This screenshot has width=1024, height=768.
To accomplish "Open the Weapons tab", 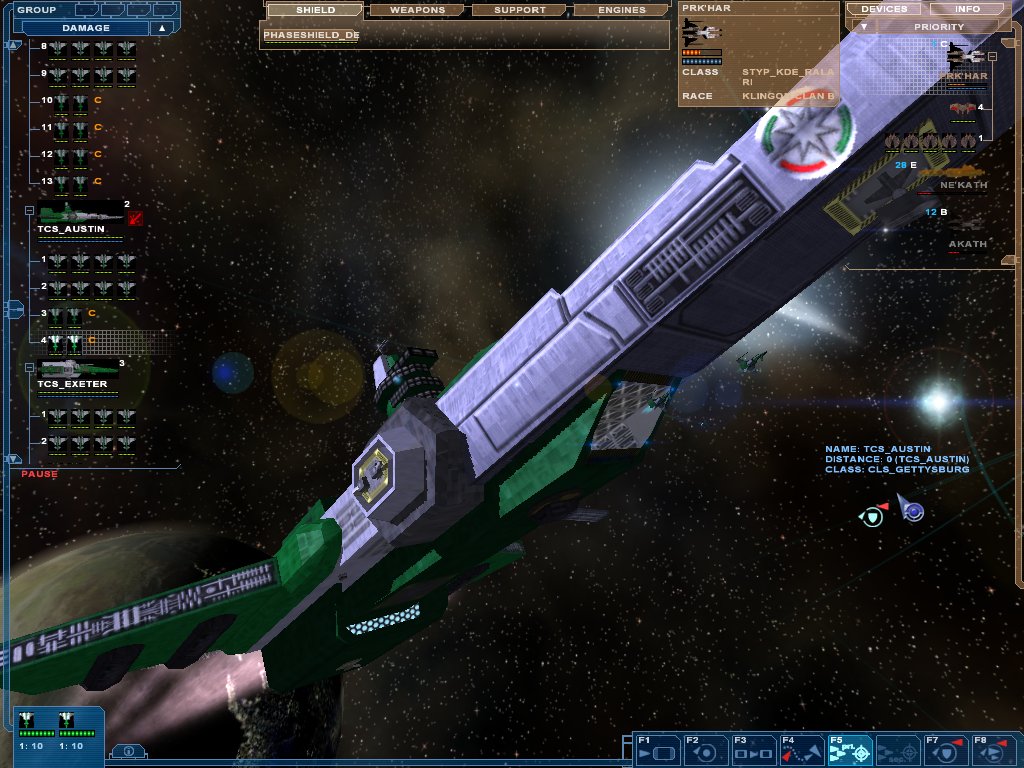I will click(x=417, y=10).
